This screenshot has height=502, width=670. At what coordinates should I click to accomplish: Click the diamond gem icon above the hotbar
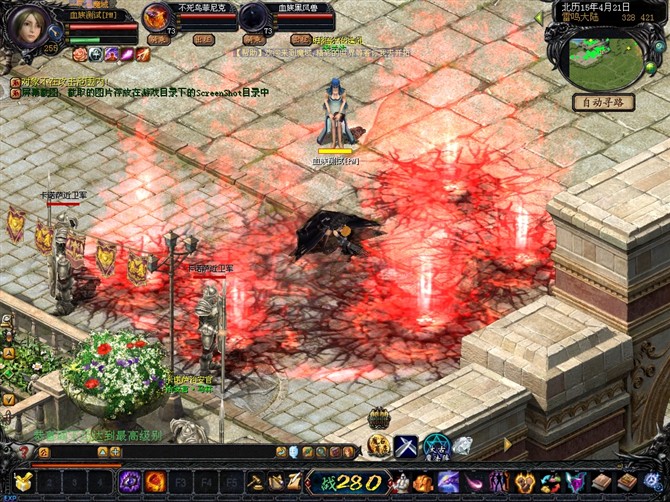tap(462, 446)
